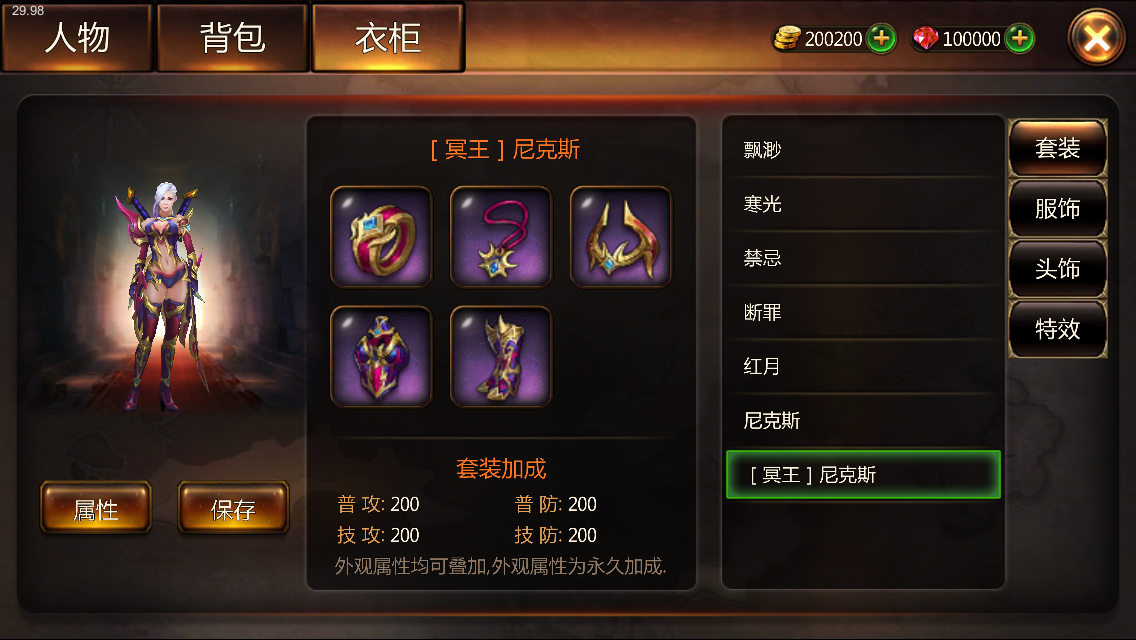Open the 服饰 category

[1057, 209]
